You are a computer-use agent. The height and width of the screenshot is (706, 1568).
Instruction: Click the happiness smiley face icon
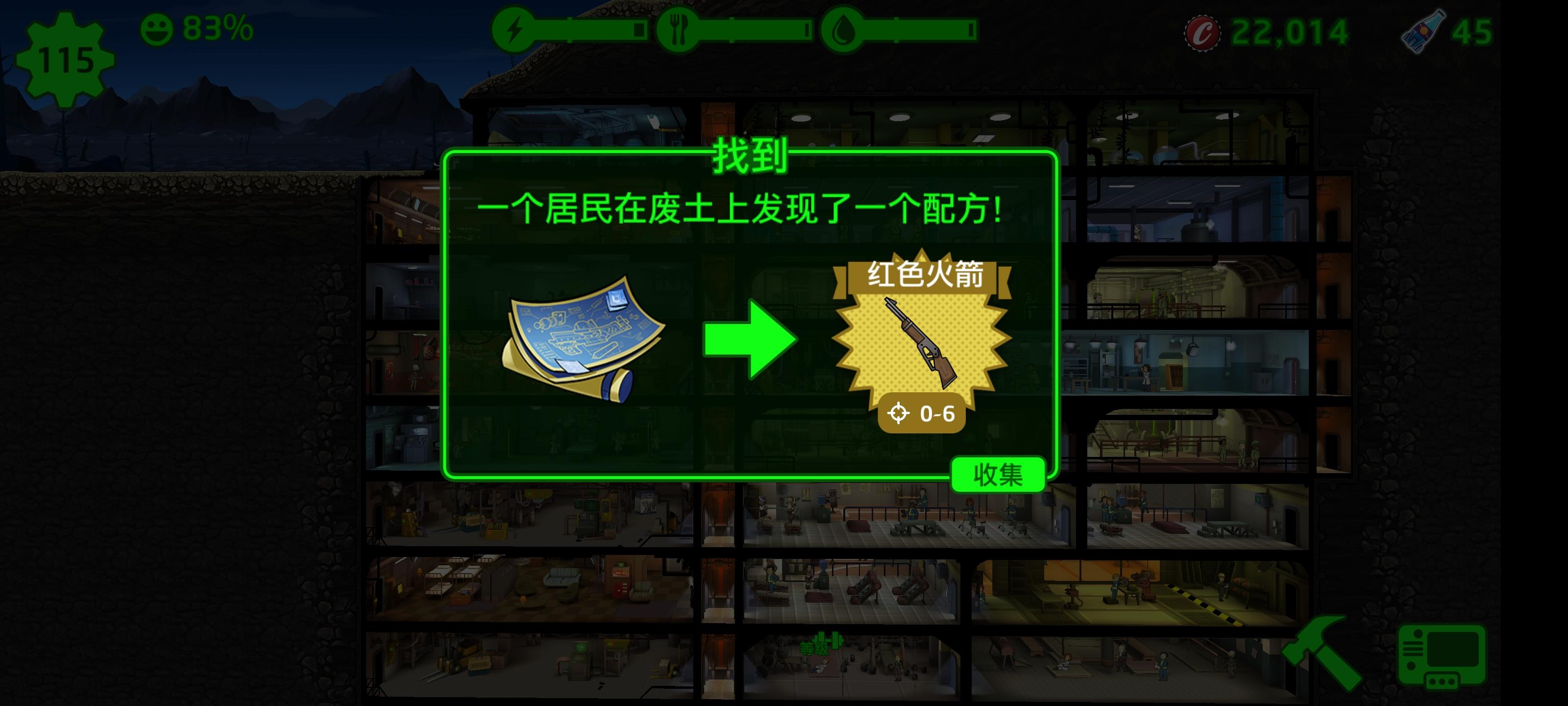158,27
